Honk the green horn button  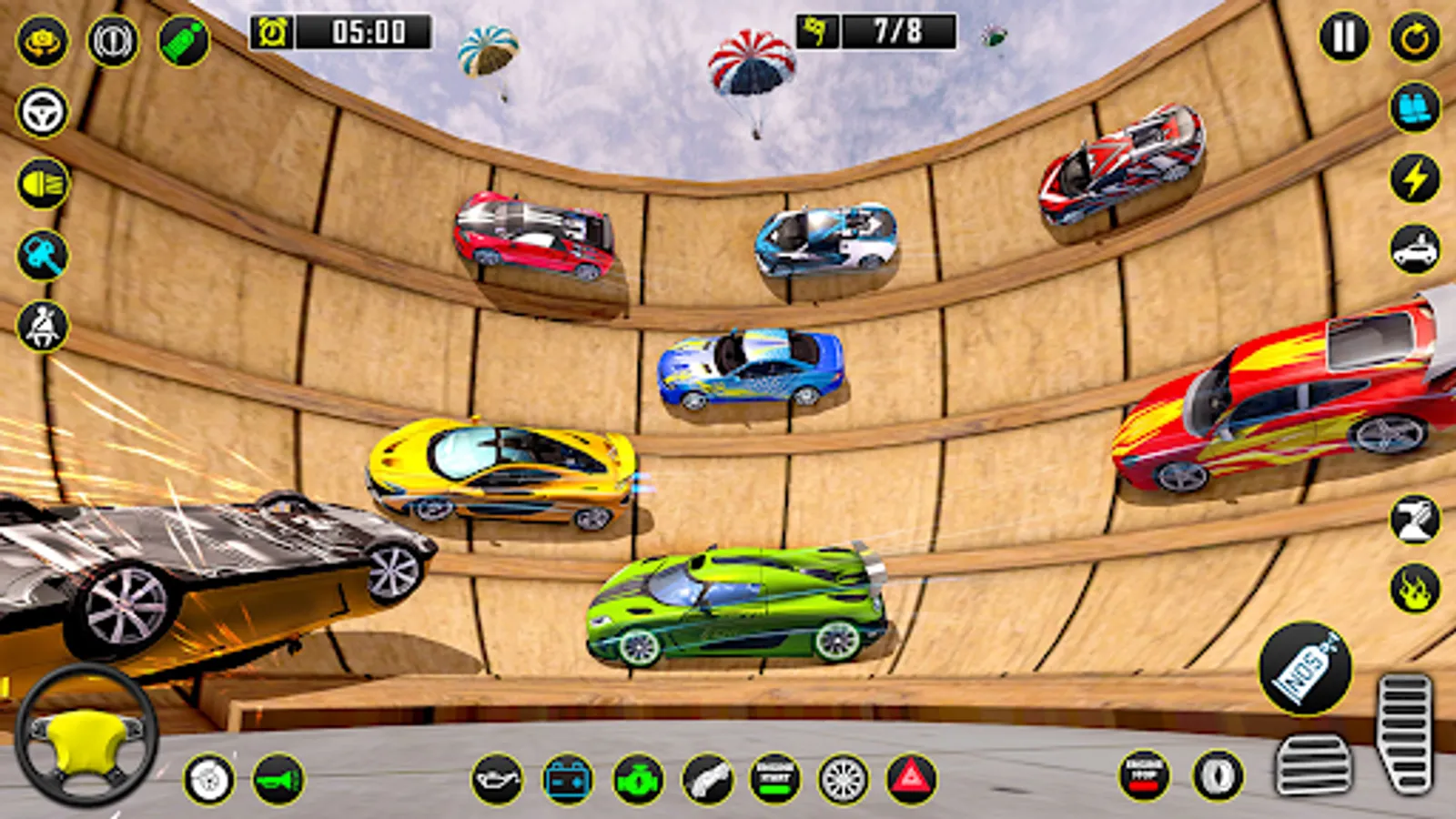coord(278,780)
